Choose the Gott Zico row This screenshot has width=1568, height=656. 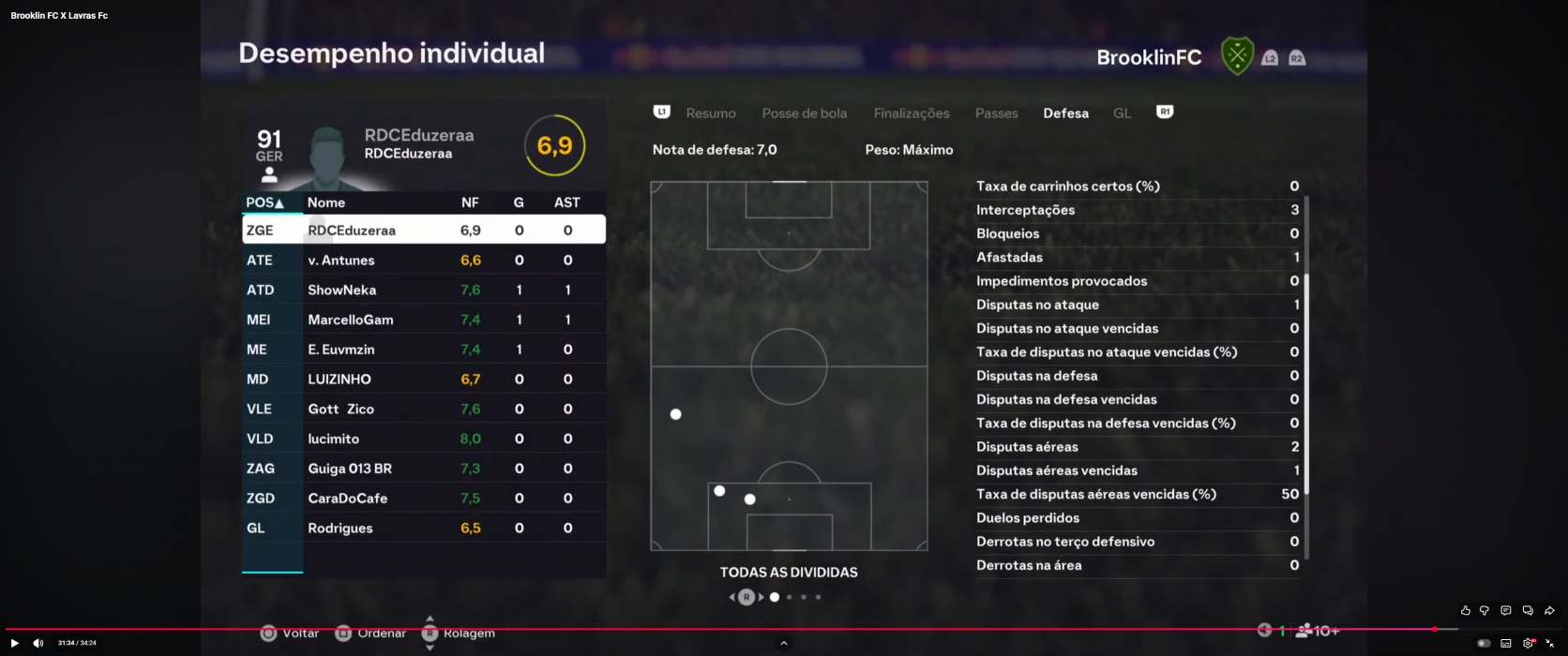coord(424,410)
